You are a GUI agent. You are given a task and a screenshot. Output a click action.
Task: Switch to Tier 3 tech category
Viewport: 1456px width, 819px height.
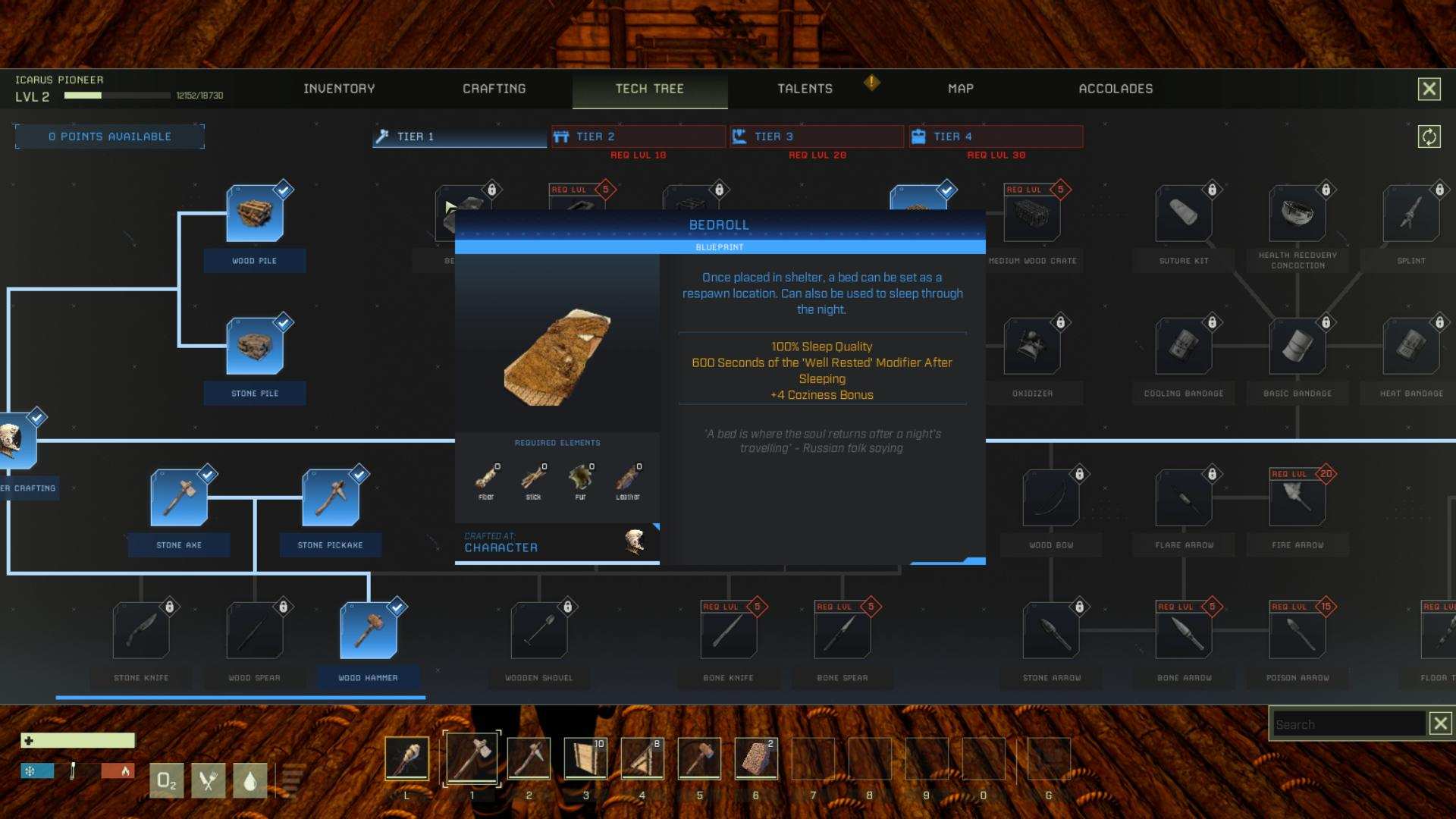[x=817, y=136]
